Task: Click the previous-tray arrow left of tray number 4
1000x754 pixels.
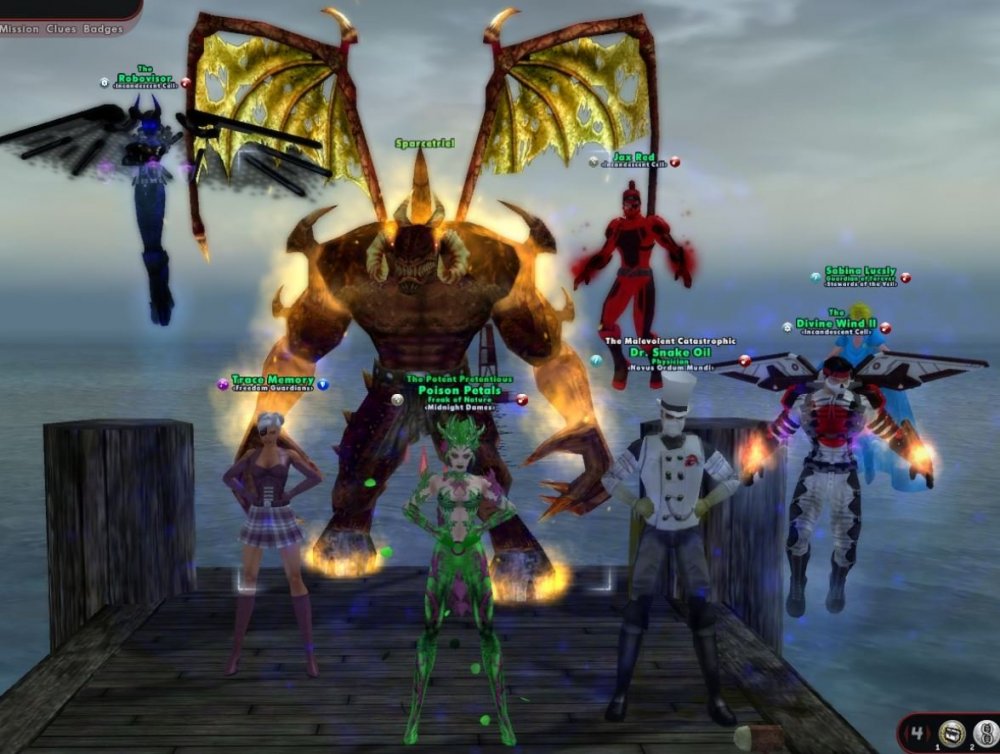Action: (x=907, y=733)
